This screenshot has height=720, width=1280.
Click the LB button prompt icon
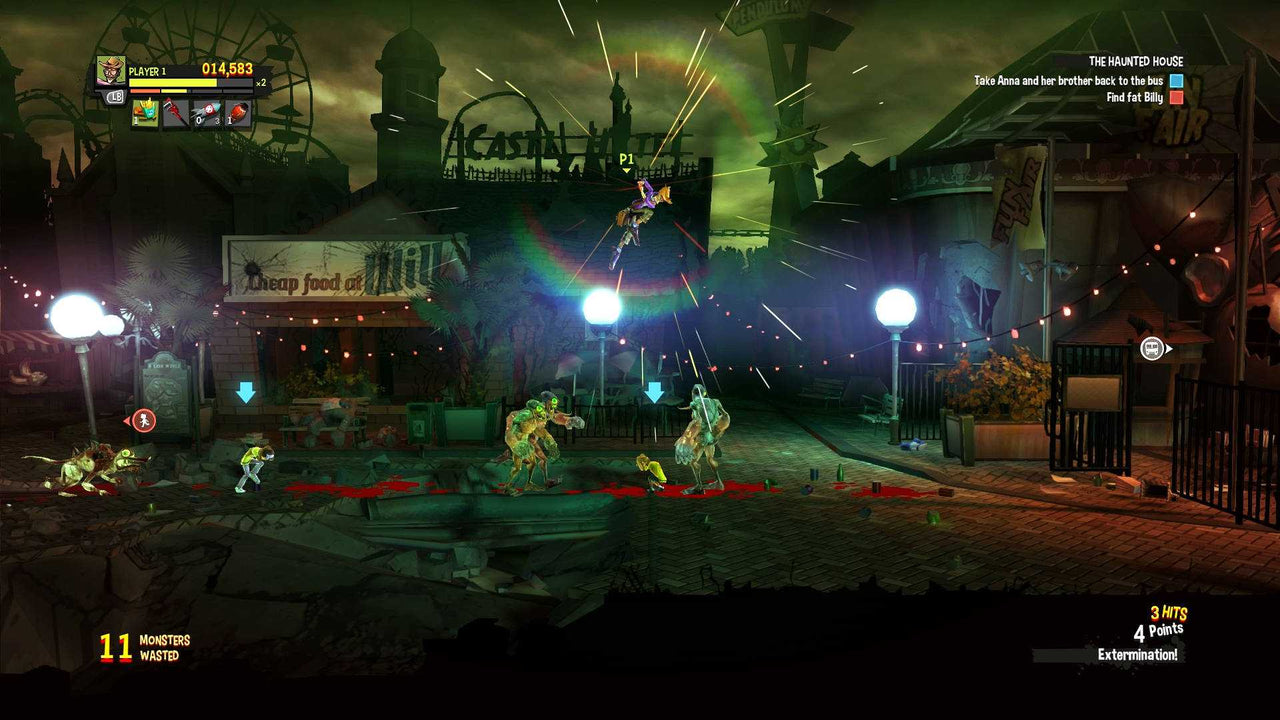(116, 96)
